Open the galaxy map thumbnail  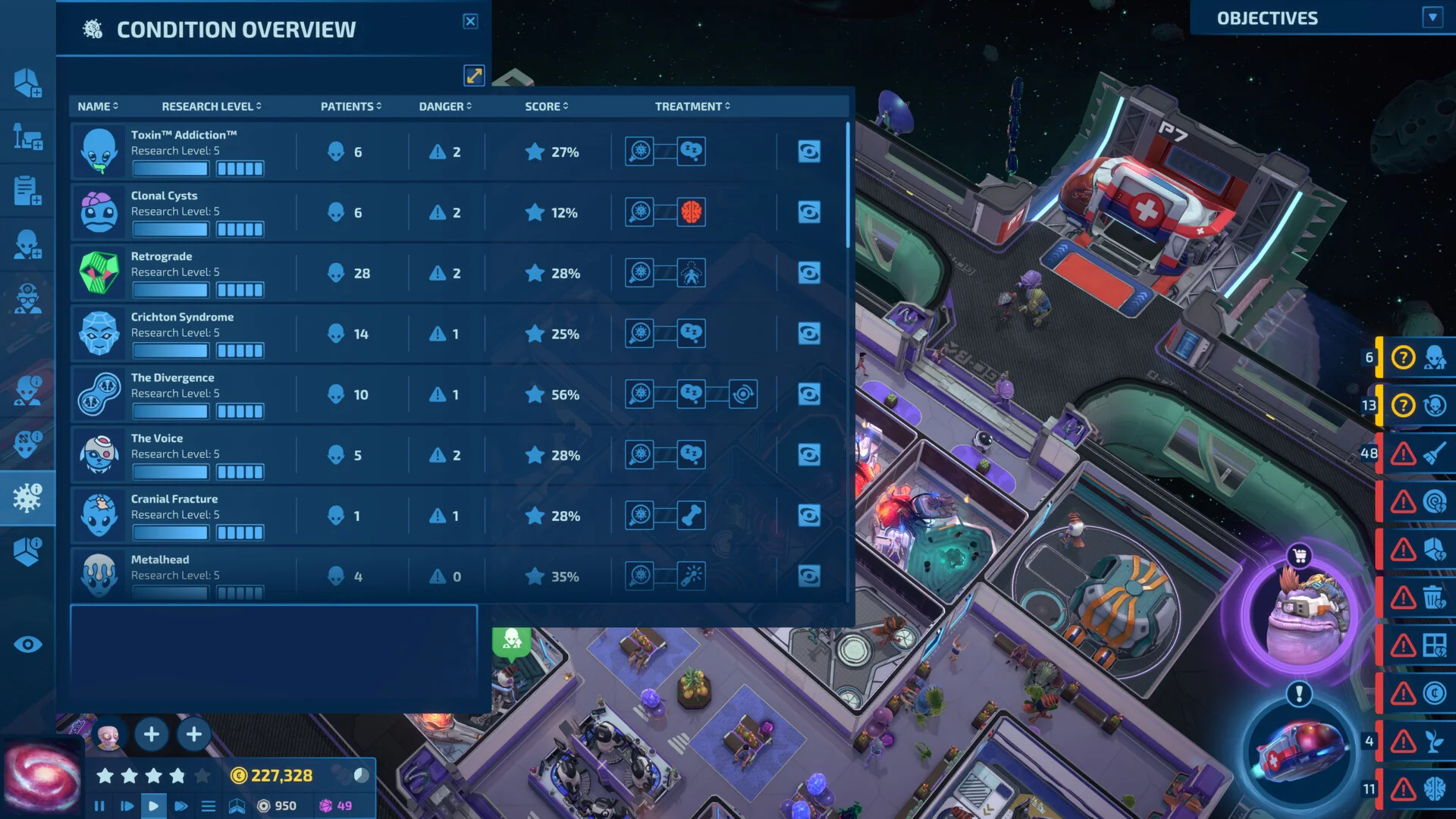pyautogui.click(x=42, y=778)
